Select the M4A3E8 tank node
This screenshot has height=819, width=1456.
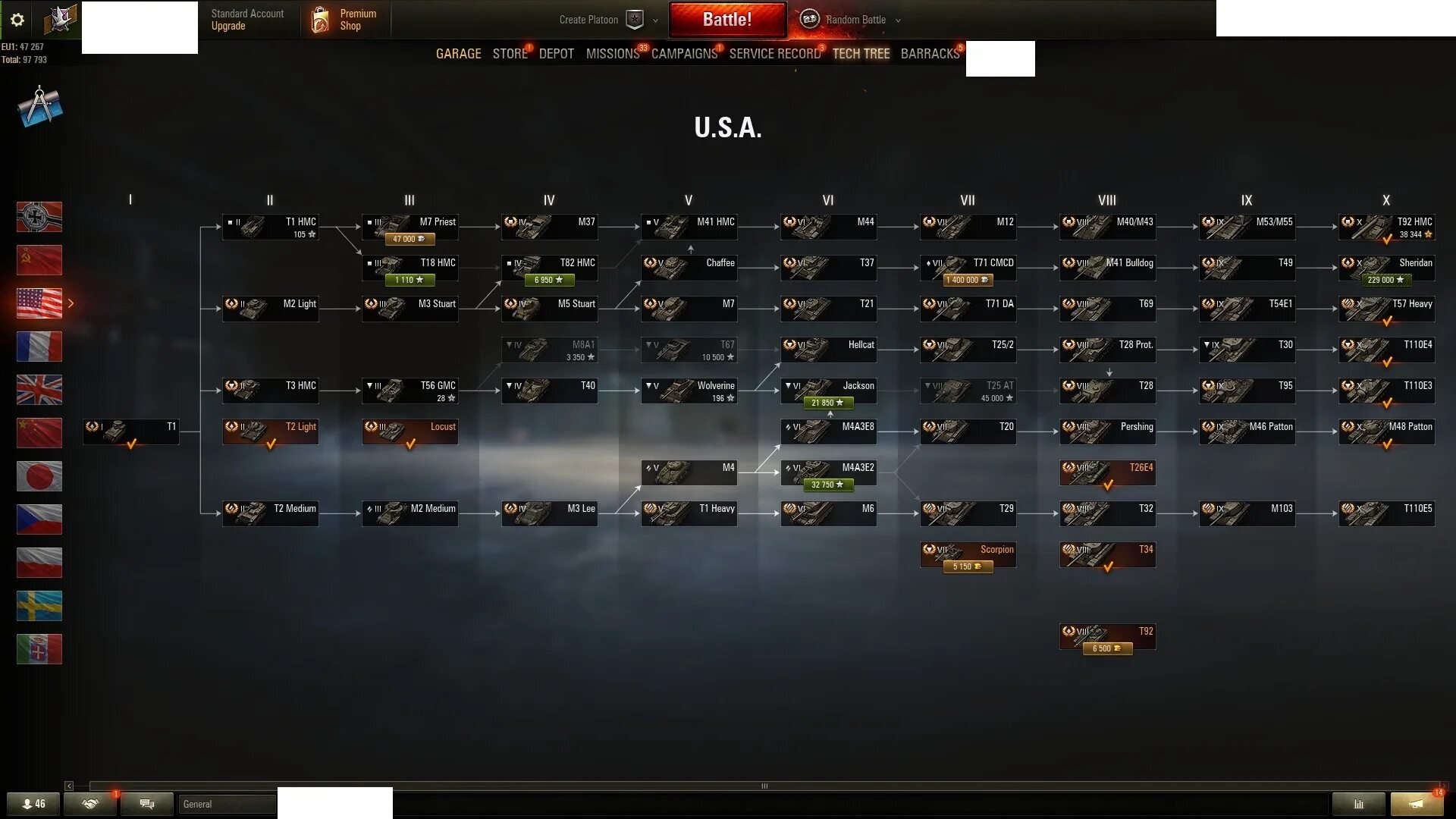pyautogui.click(x=828, y=431)
